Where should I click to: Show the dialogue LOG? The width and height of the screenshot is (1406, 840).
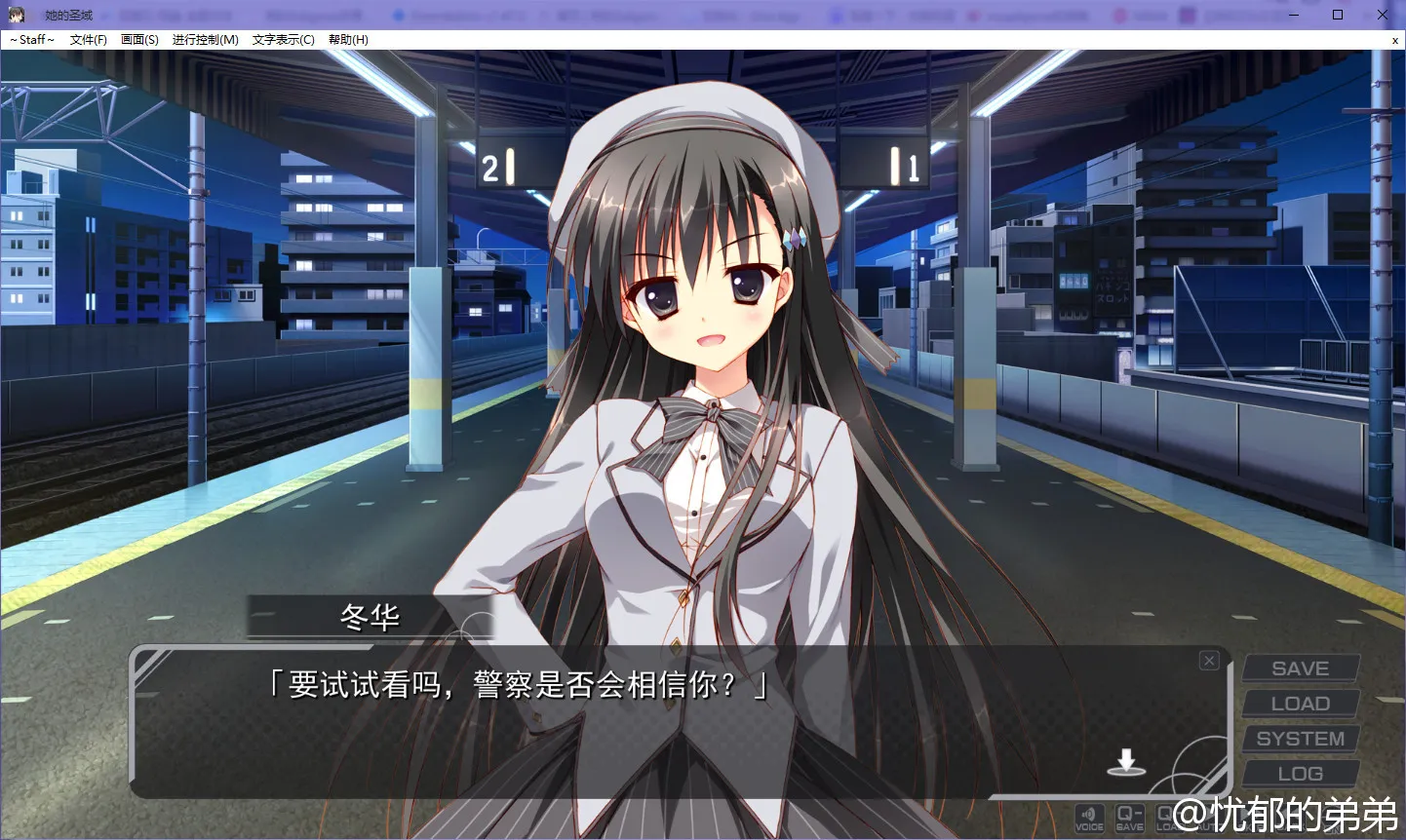point(1300,774)
